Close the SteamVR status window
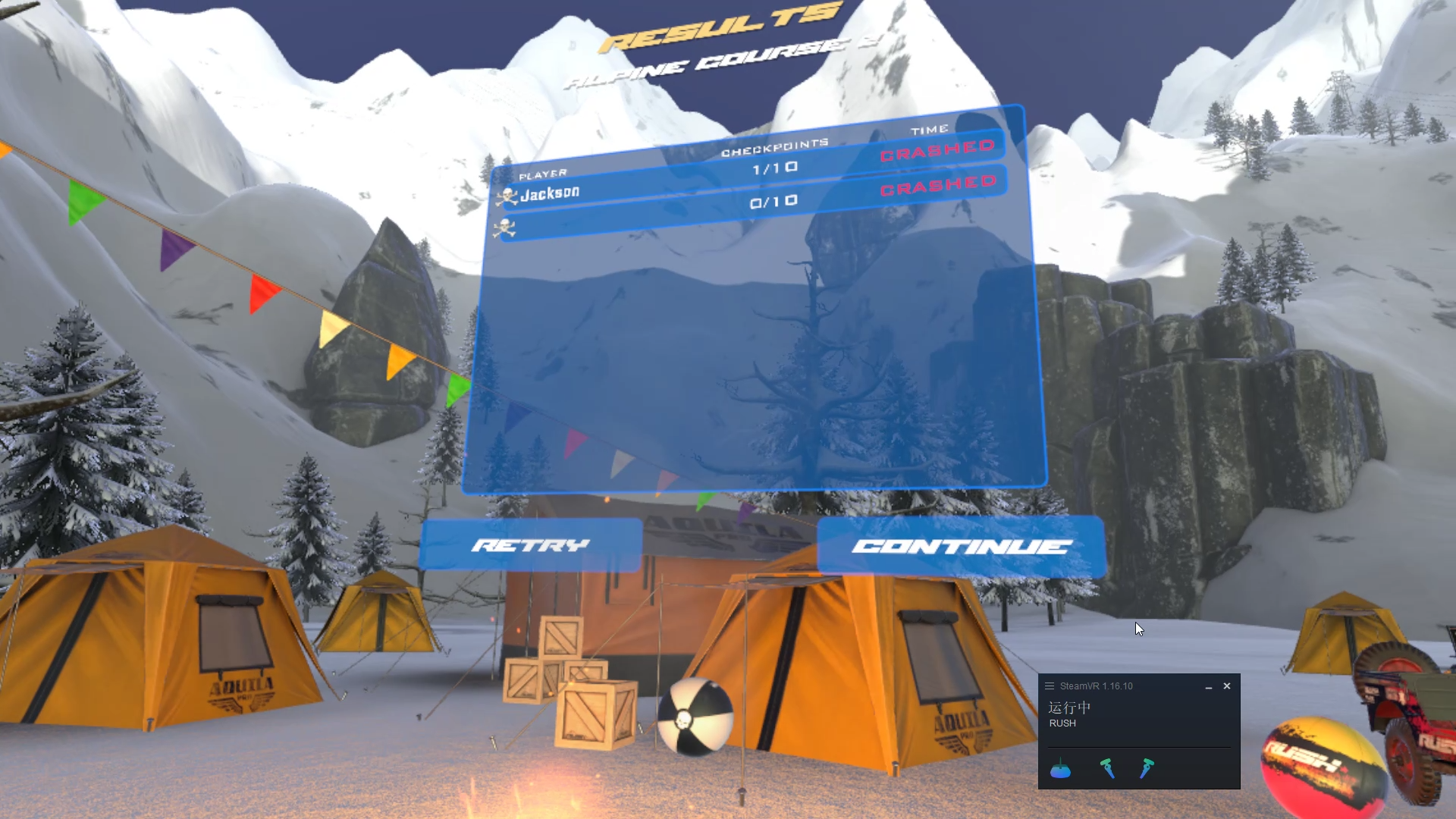 pos(1227,686)
